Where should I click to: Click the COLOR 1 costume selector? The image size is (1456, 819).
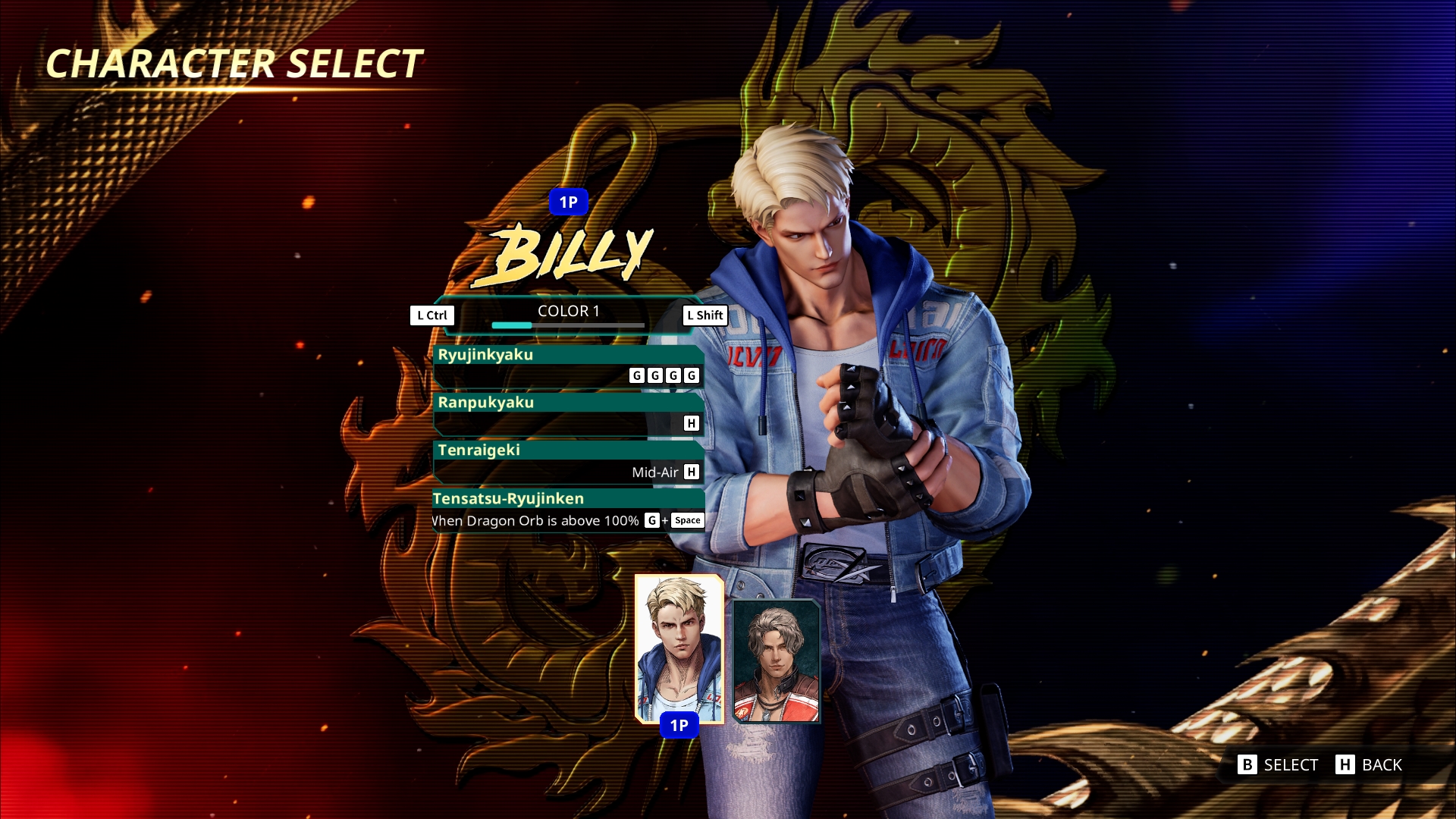click(568, 314)
